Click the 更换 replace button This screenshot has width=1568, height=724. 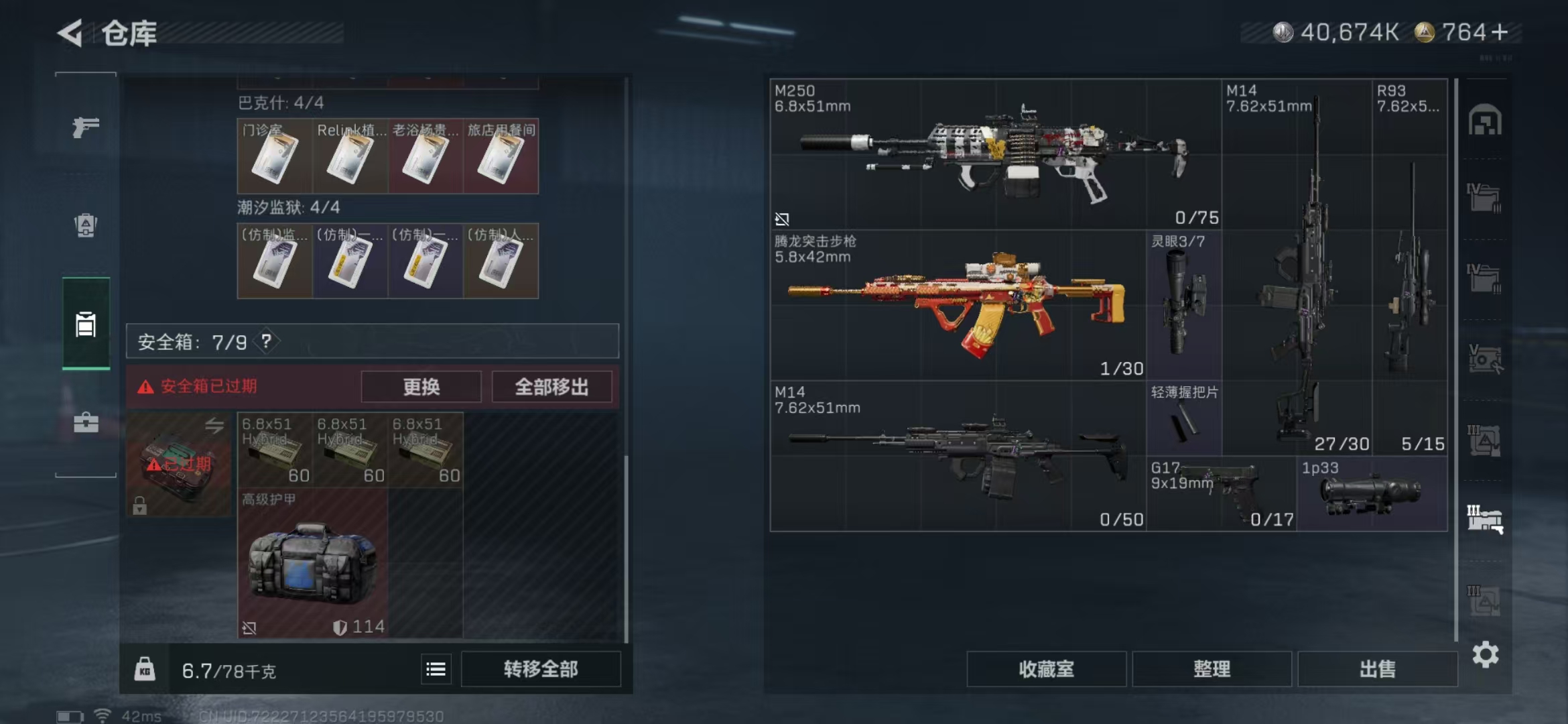pyautogui.click(x=421, y=387)
